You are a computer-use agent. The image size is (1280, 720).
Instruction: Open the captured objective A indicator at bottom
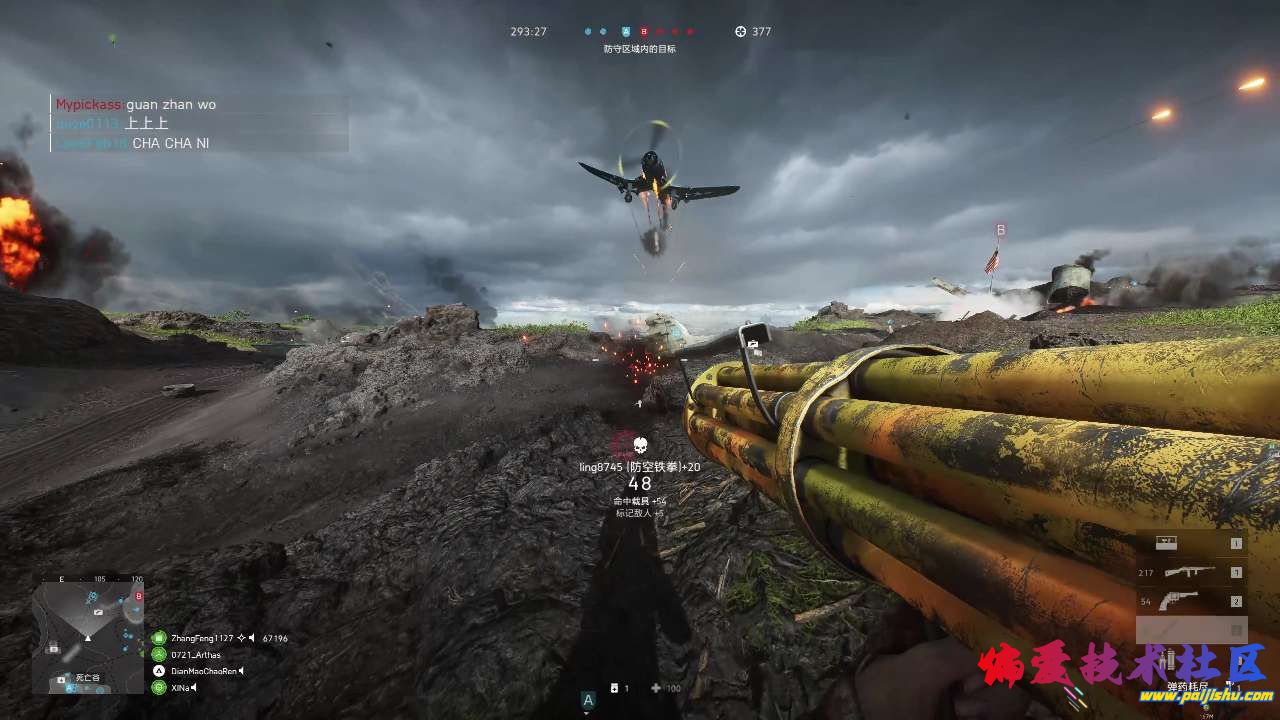(x=587, y=700)
